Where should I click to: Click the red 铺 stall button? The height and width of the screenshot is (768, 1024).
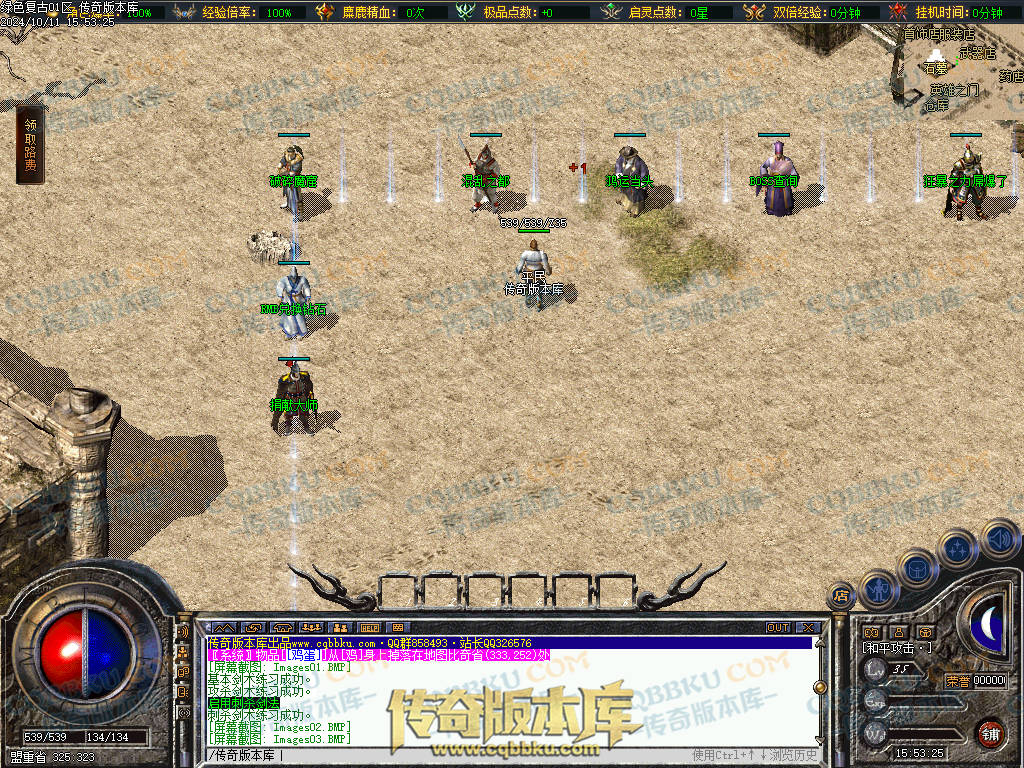click(x=989, y=733)
